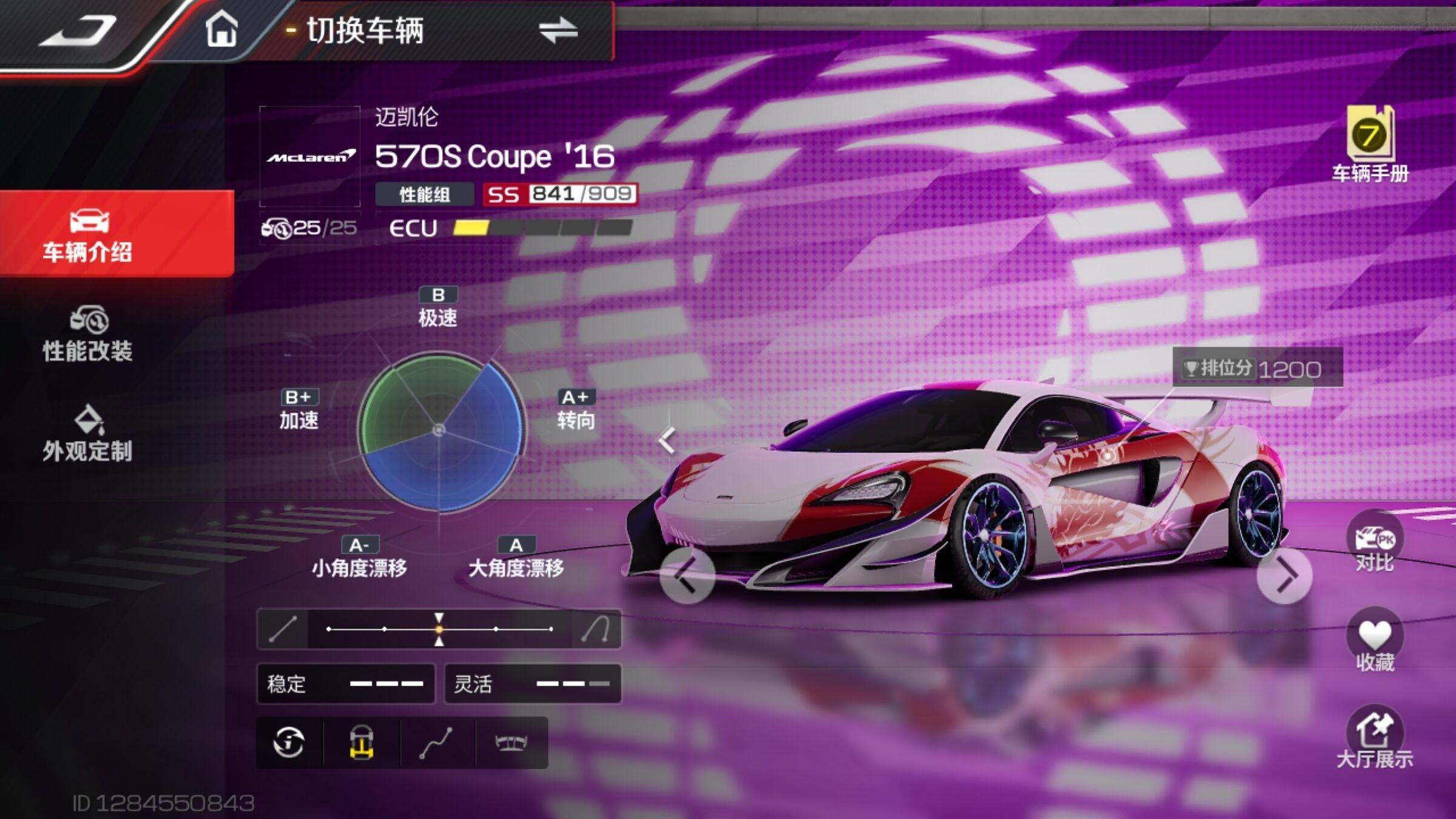Favorite this car with the 收藏 heart
1456x819 pixels.
pyautogui.click(x=1374, y=642)
